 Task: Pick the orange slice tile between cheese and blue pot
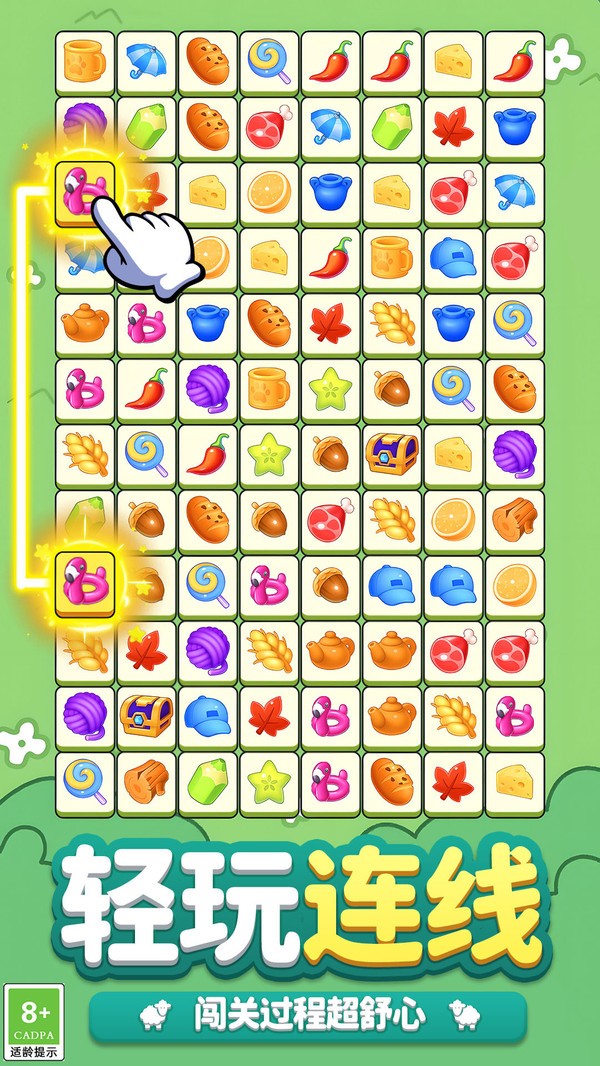click(268, 191)
